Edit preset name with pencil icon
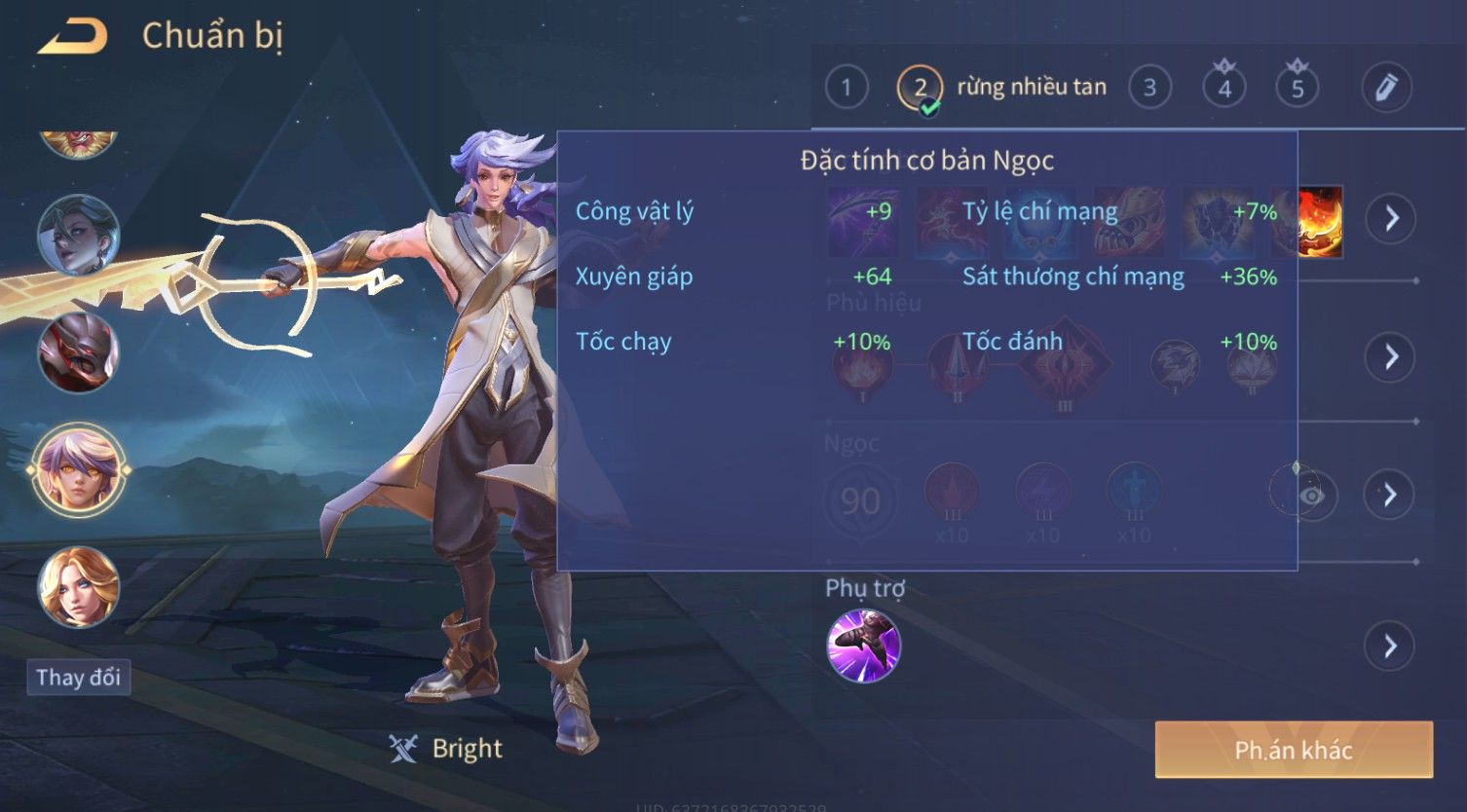 point(1386,88)
